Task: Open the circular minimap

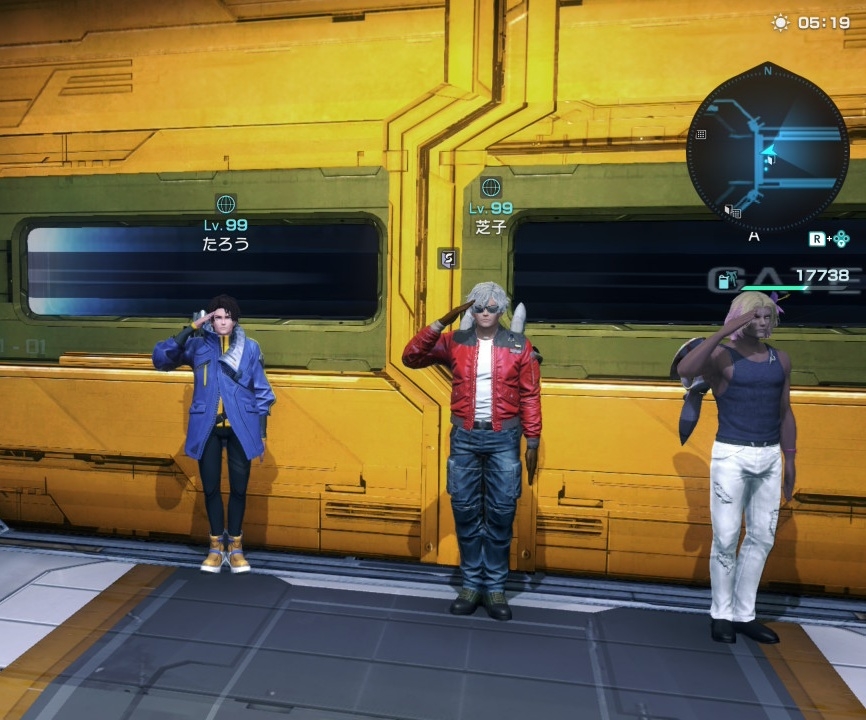Action: point(767,147)
